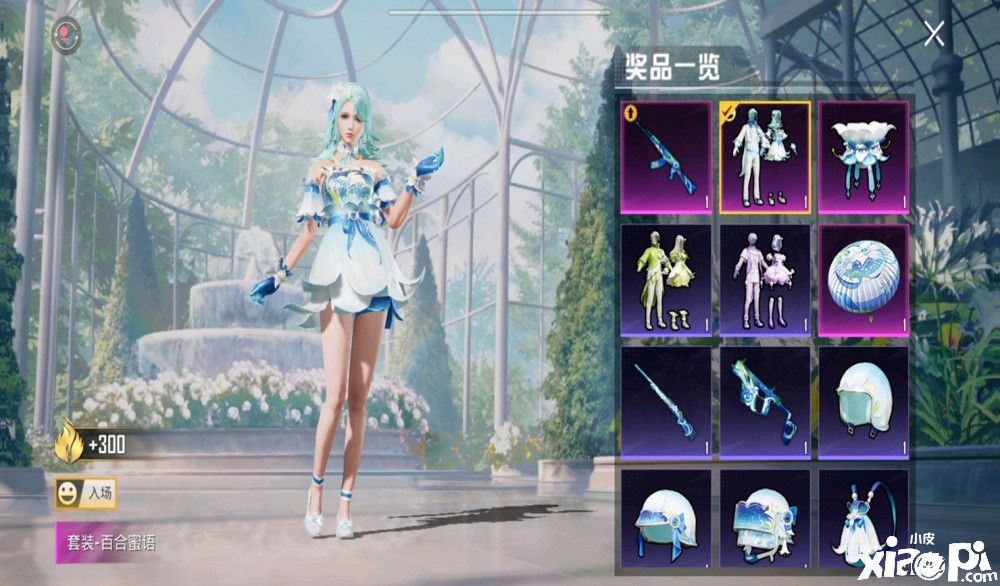1000x586 pixels.
Task: Click the round red icon at top left
Action: [x=67, y=33]
